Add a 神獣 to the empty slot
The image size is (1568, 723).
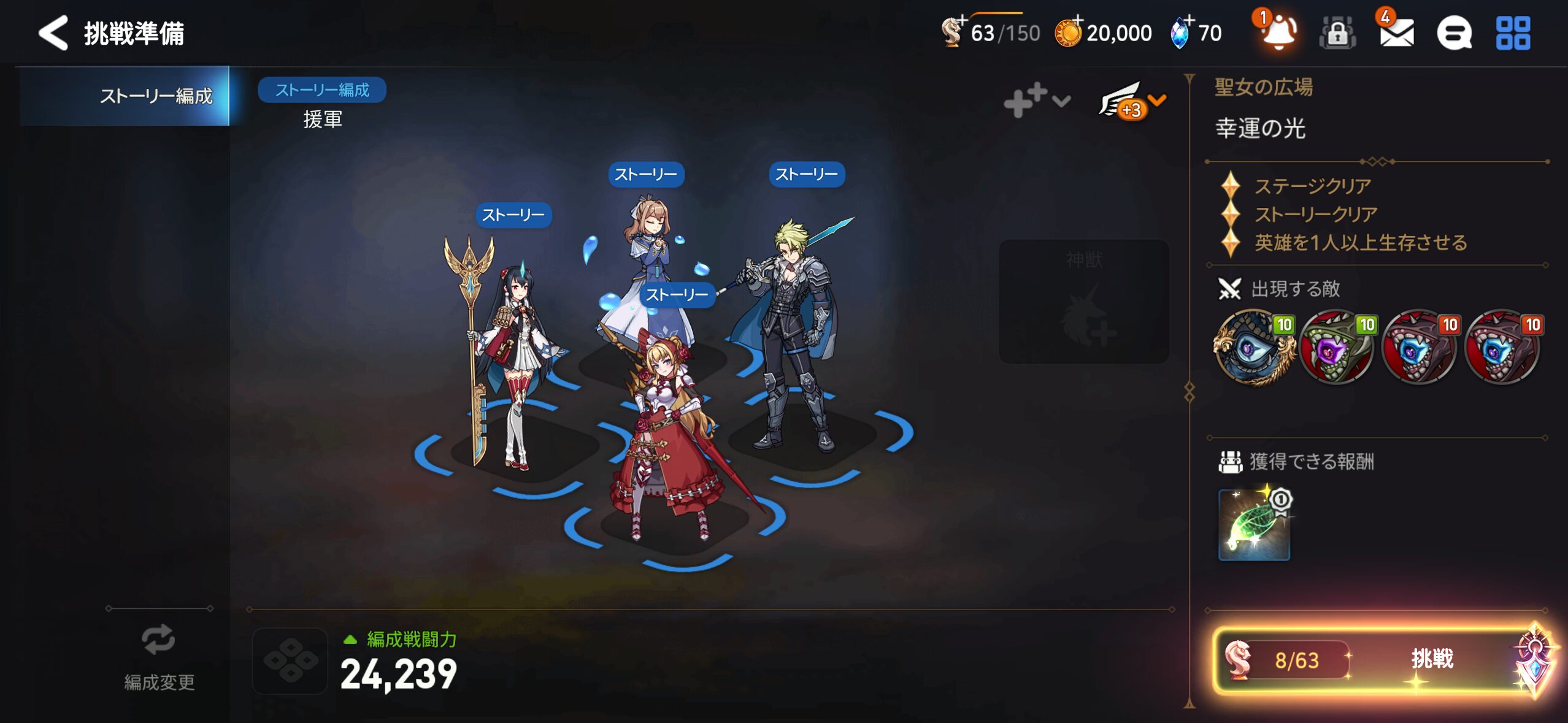(1084, 302)
